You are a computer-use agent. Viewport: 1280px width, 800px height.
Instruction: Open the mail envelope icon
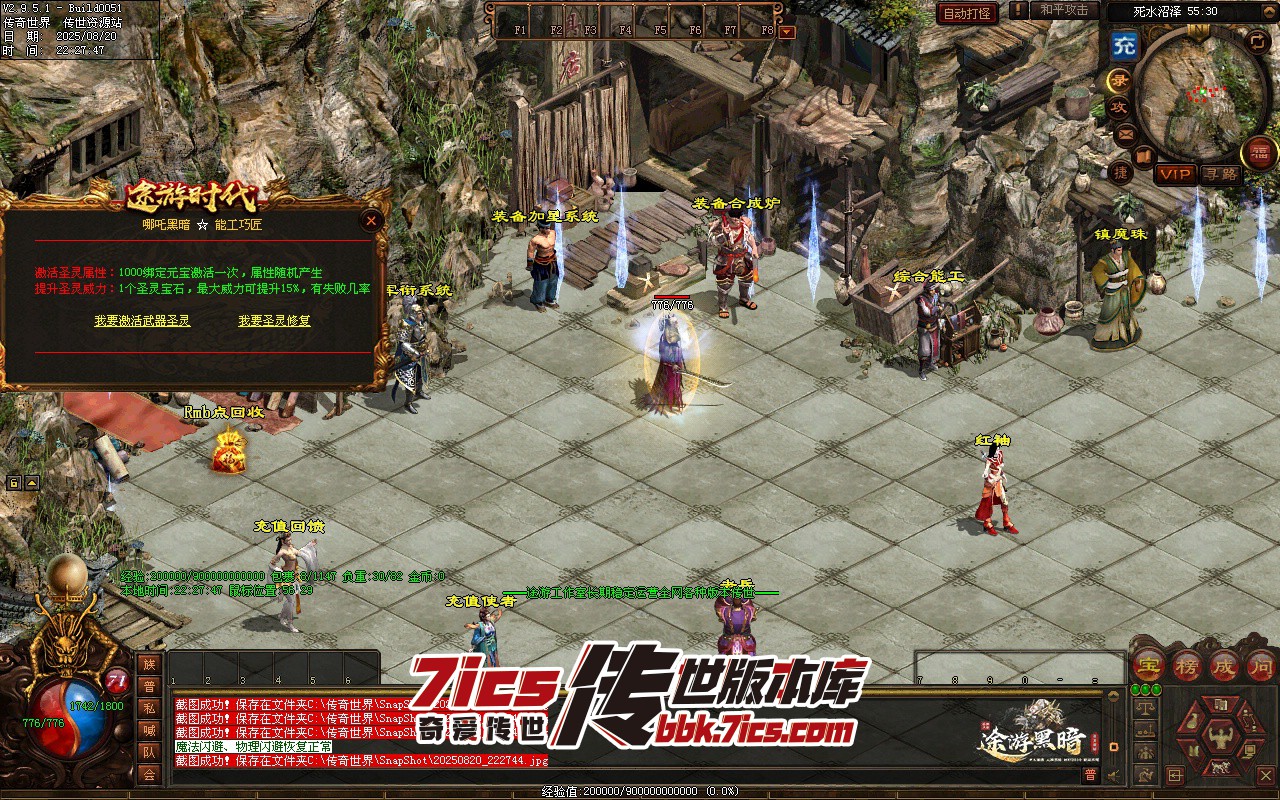click(1126, 133)
